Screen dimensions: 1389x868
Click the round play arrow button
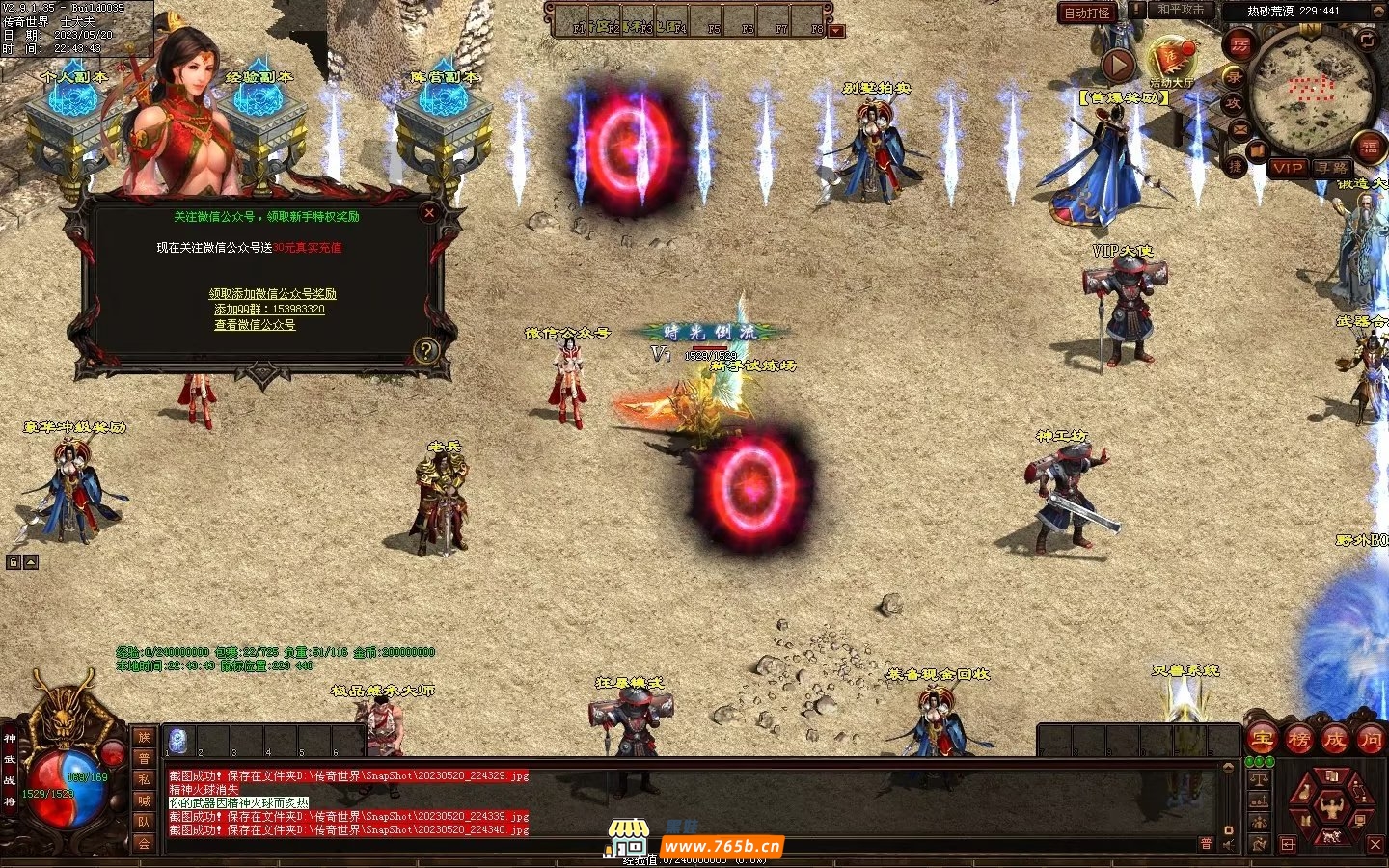pyautogui.click(x=1118, y=65)
